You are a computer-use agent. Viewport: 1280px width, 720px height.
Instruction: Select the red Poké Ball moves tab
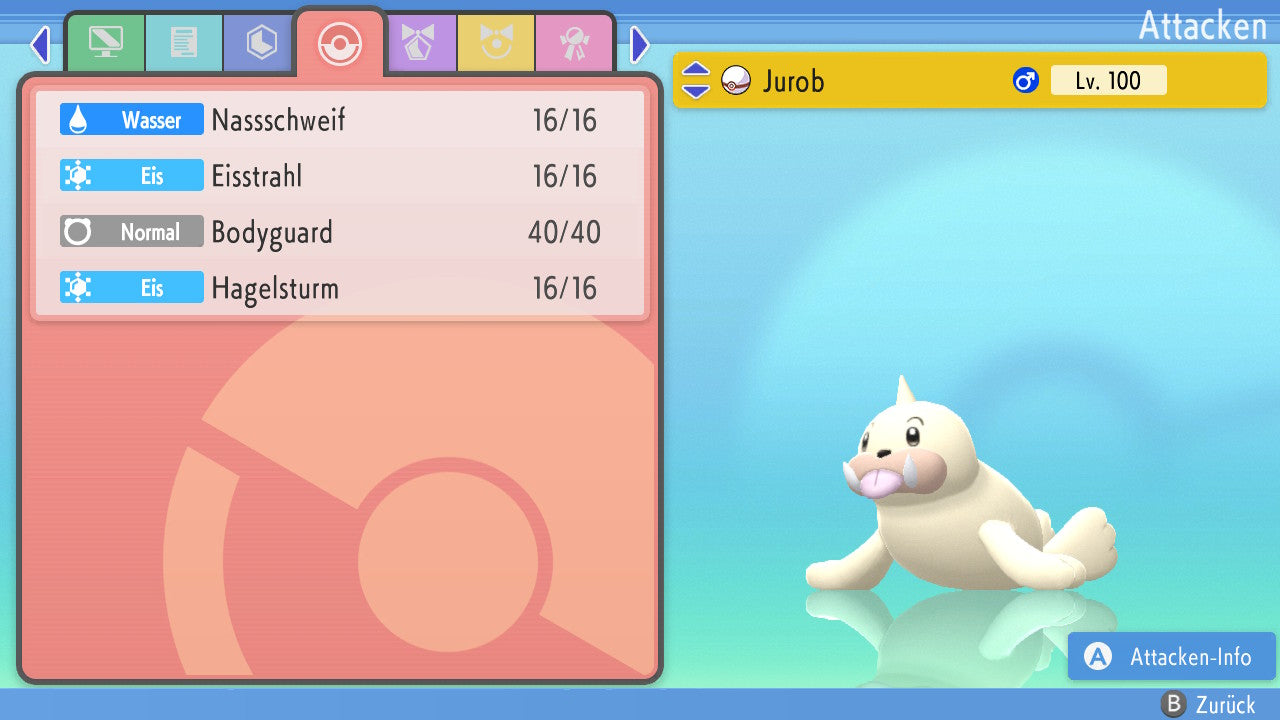coord(339,44)
